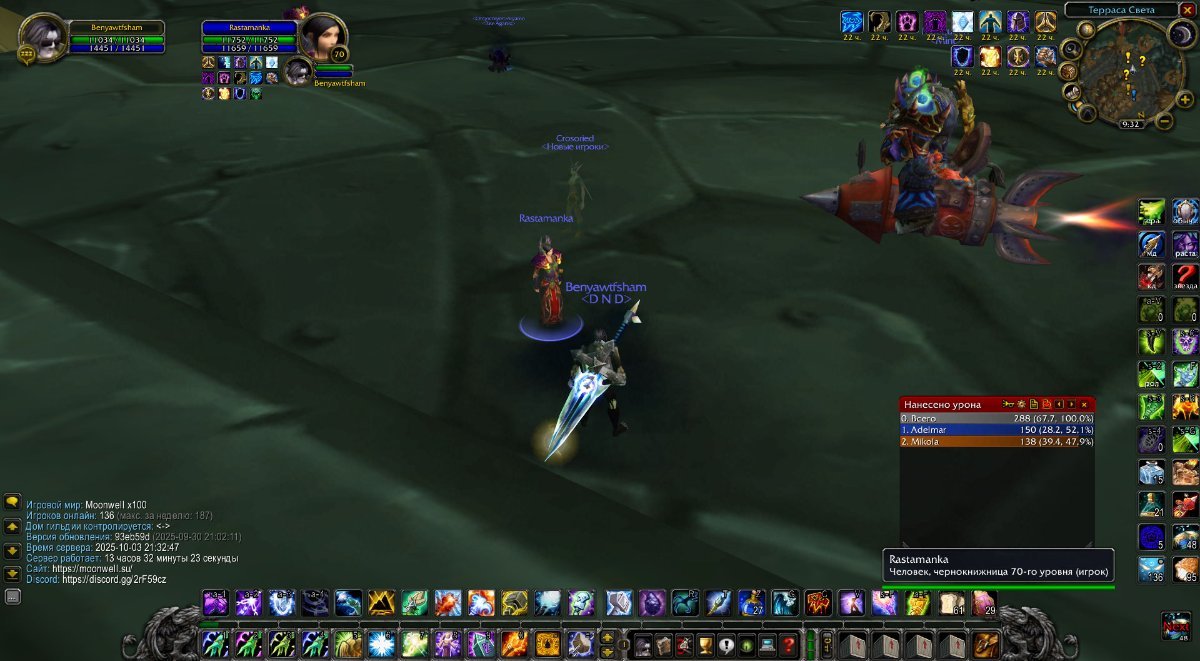Image resolution: width=1200 pixels, height=661 pixels.
Task: Click the Терраса Света zone name
Action: (1122, 10)
